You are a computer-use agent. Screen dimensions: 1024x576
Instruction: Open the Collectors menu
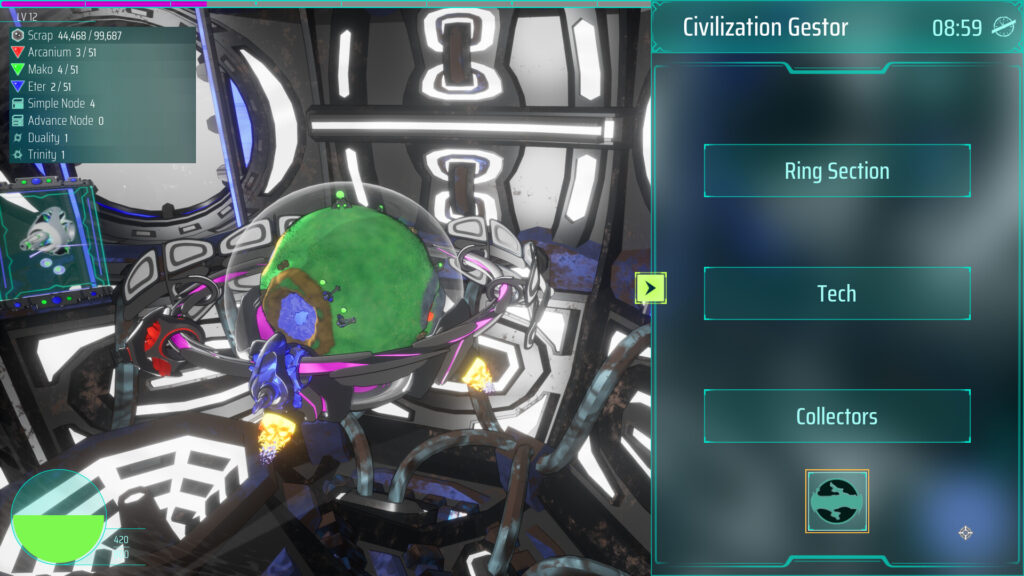click(x=837, y=416)
